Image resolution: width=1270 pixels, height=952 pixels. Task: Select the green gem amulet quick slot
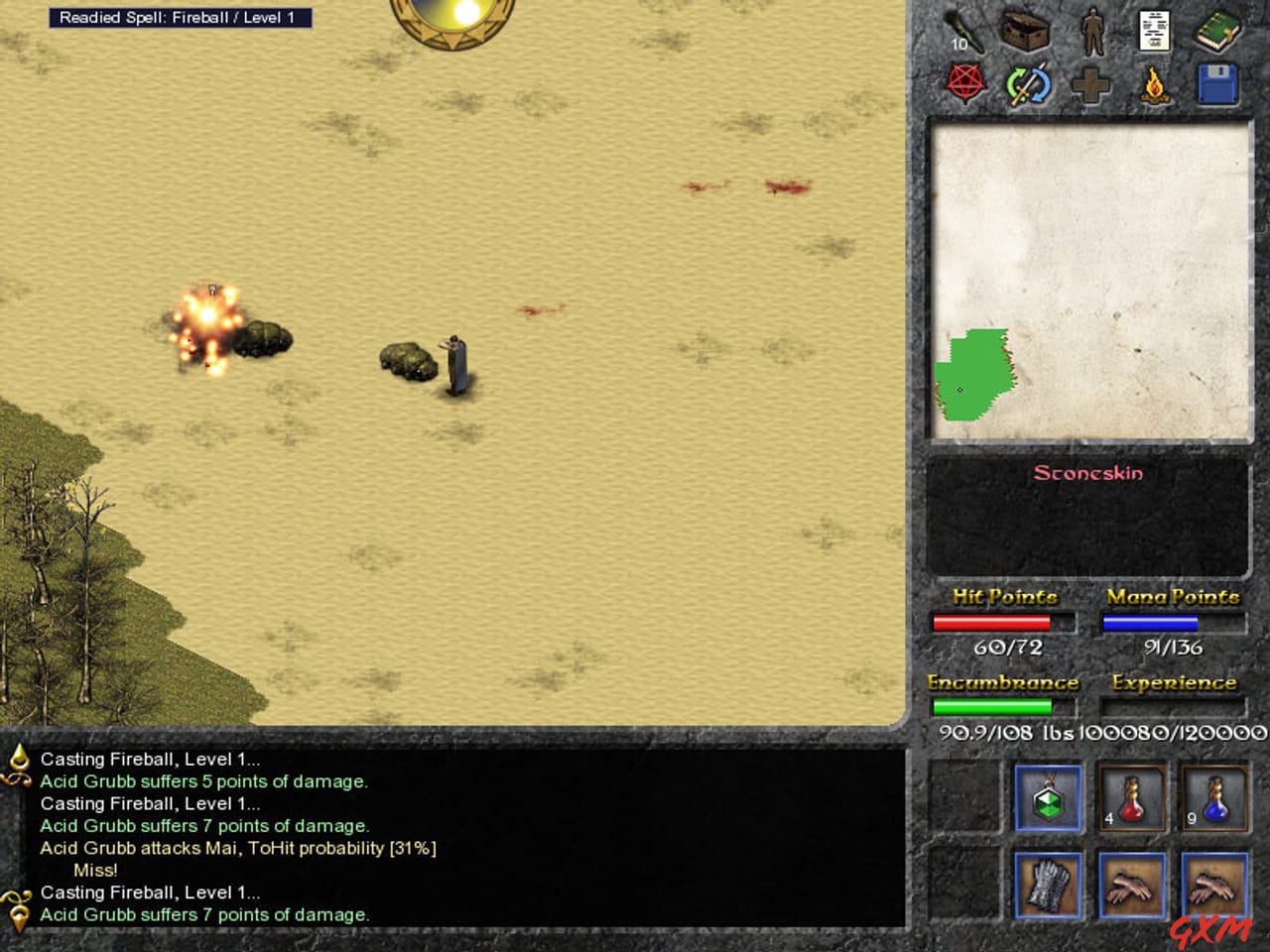(x=1049, y=798)
